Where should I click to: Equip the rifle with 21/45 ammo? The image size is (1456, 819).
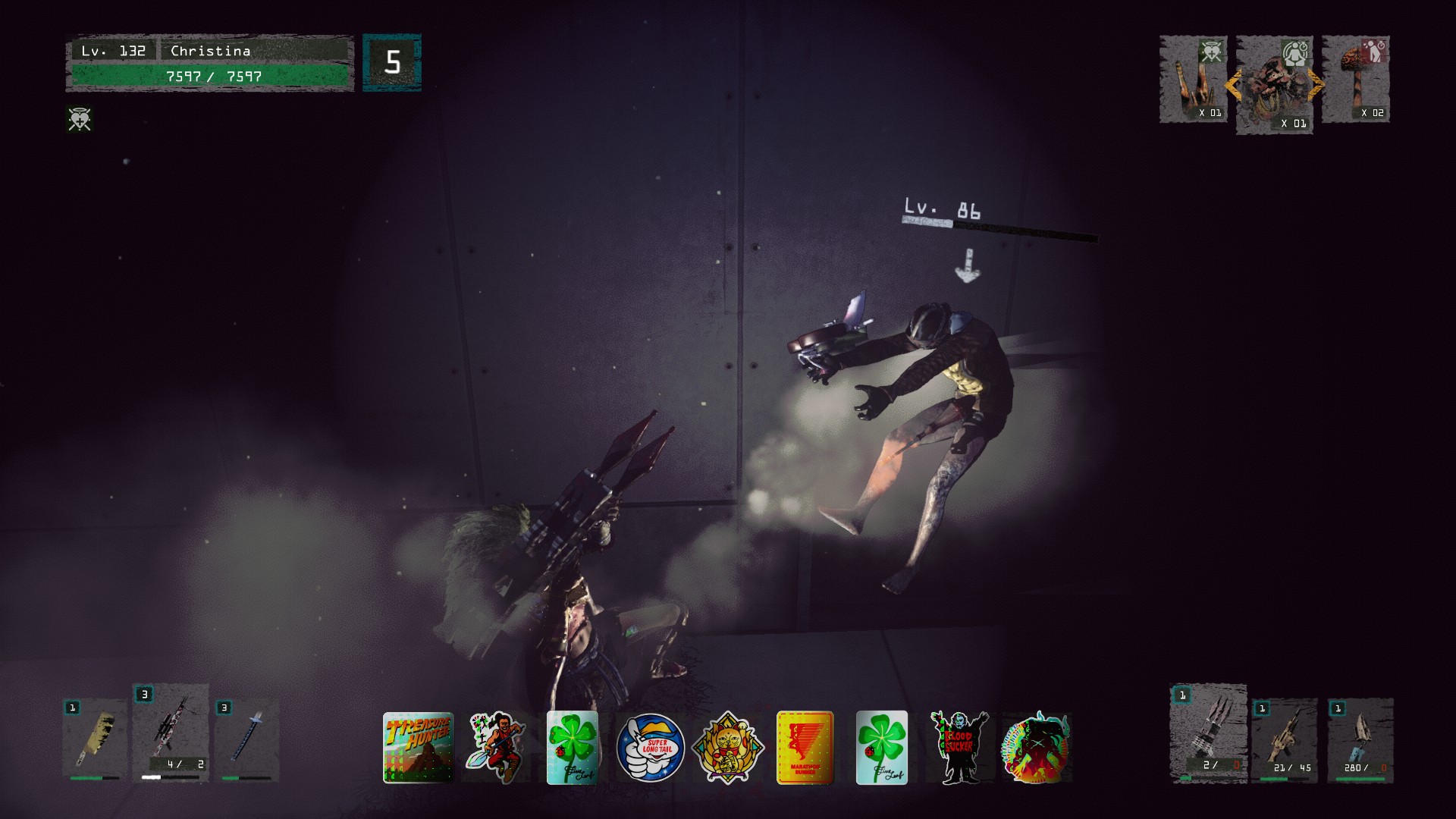1285,741
